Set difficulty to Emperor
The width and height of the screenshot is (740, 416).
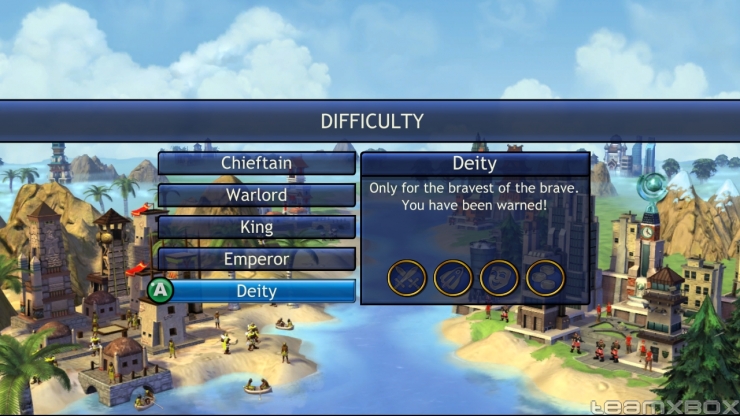[x=256, y=259]
